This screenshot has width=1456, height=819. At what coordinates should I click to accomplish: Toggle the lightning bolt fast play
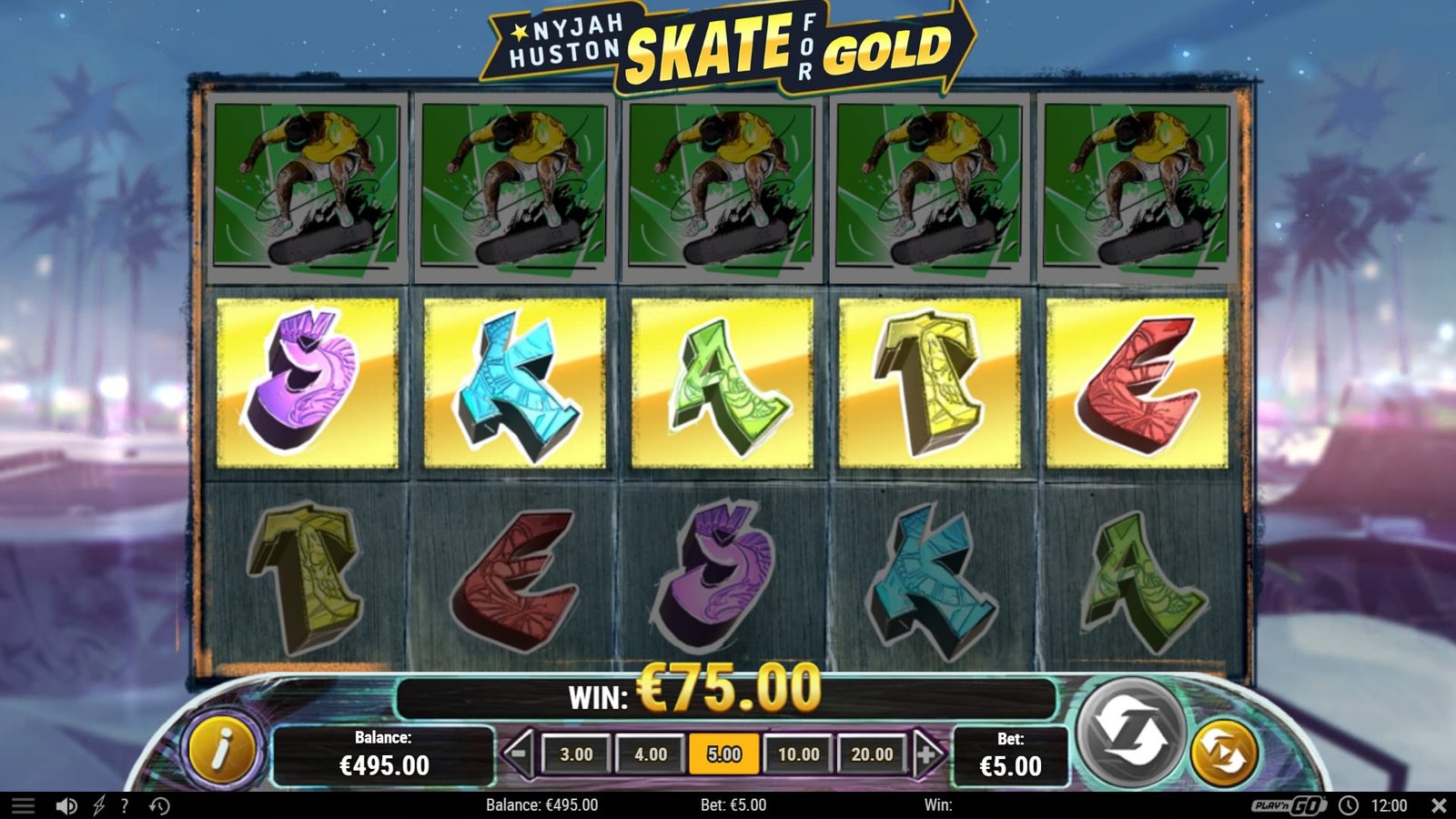click(98, 805)
